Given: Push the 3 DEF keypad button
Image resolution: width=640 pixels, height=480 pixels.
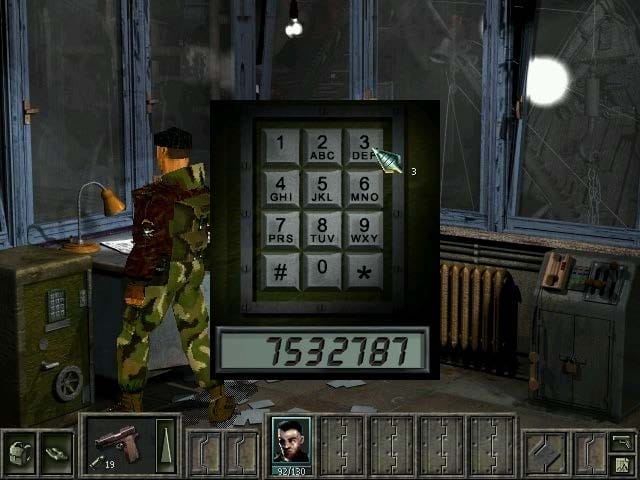Looking at the screenshot, I should (363, 146).
